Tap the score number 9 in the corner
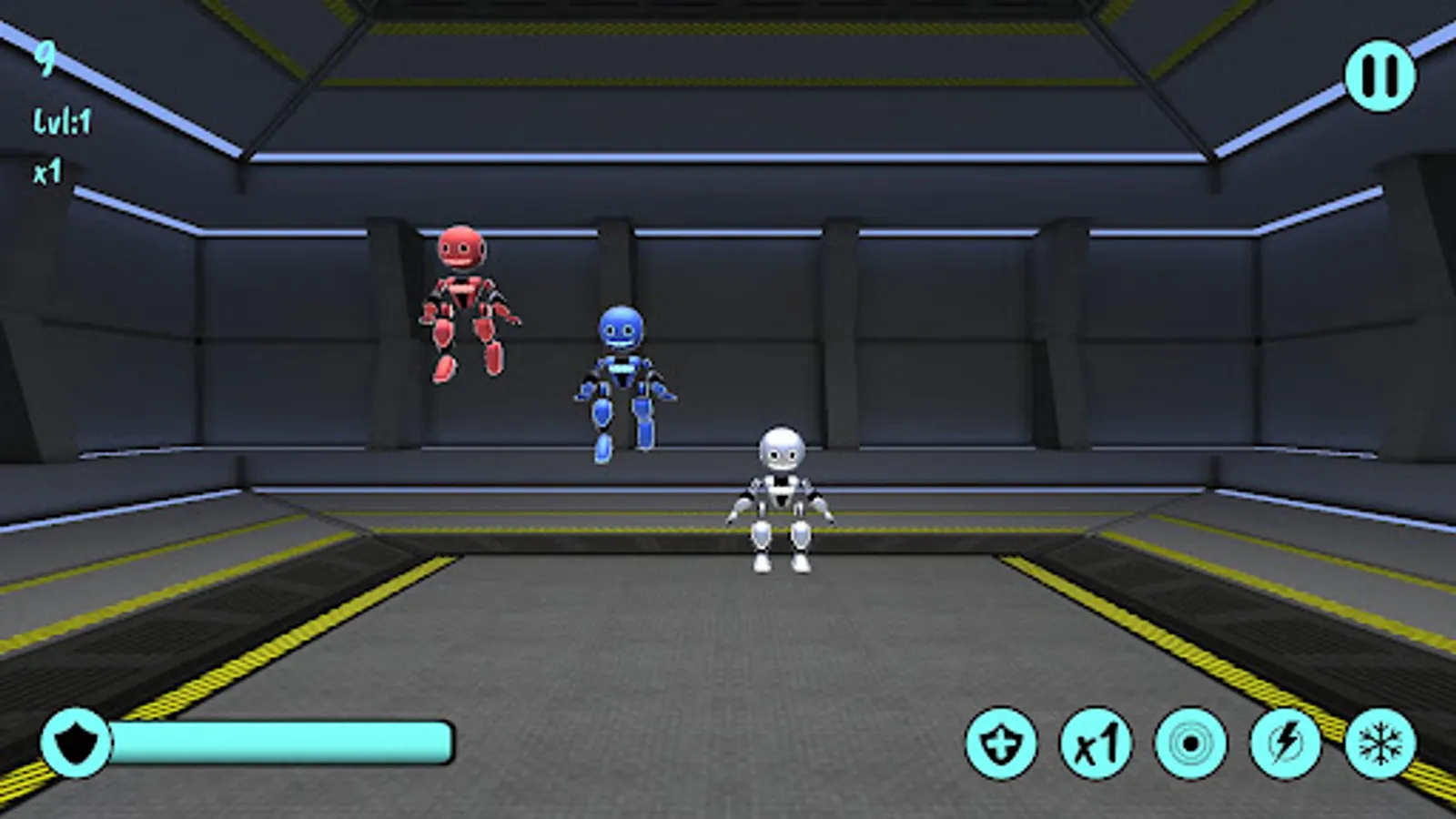This screenshot has width=1456, height=819. pos(45,62)
